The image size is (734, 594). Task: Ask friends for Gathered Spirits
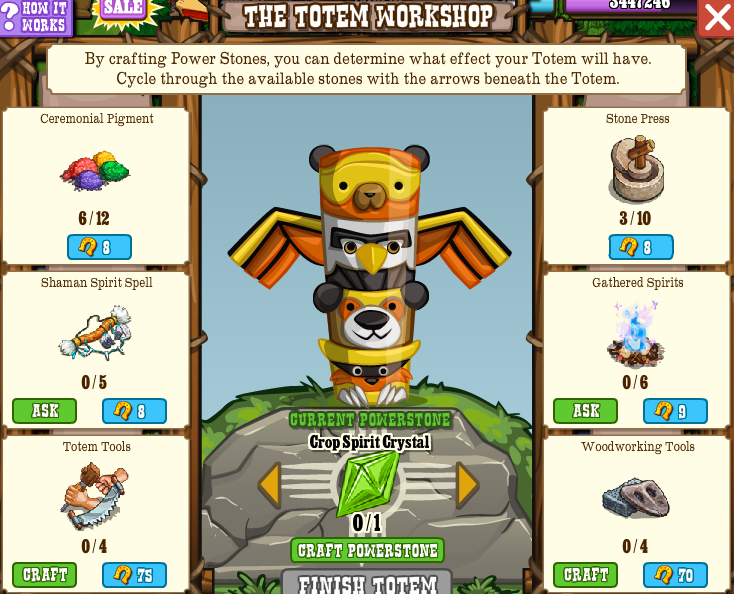point(585,411)
